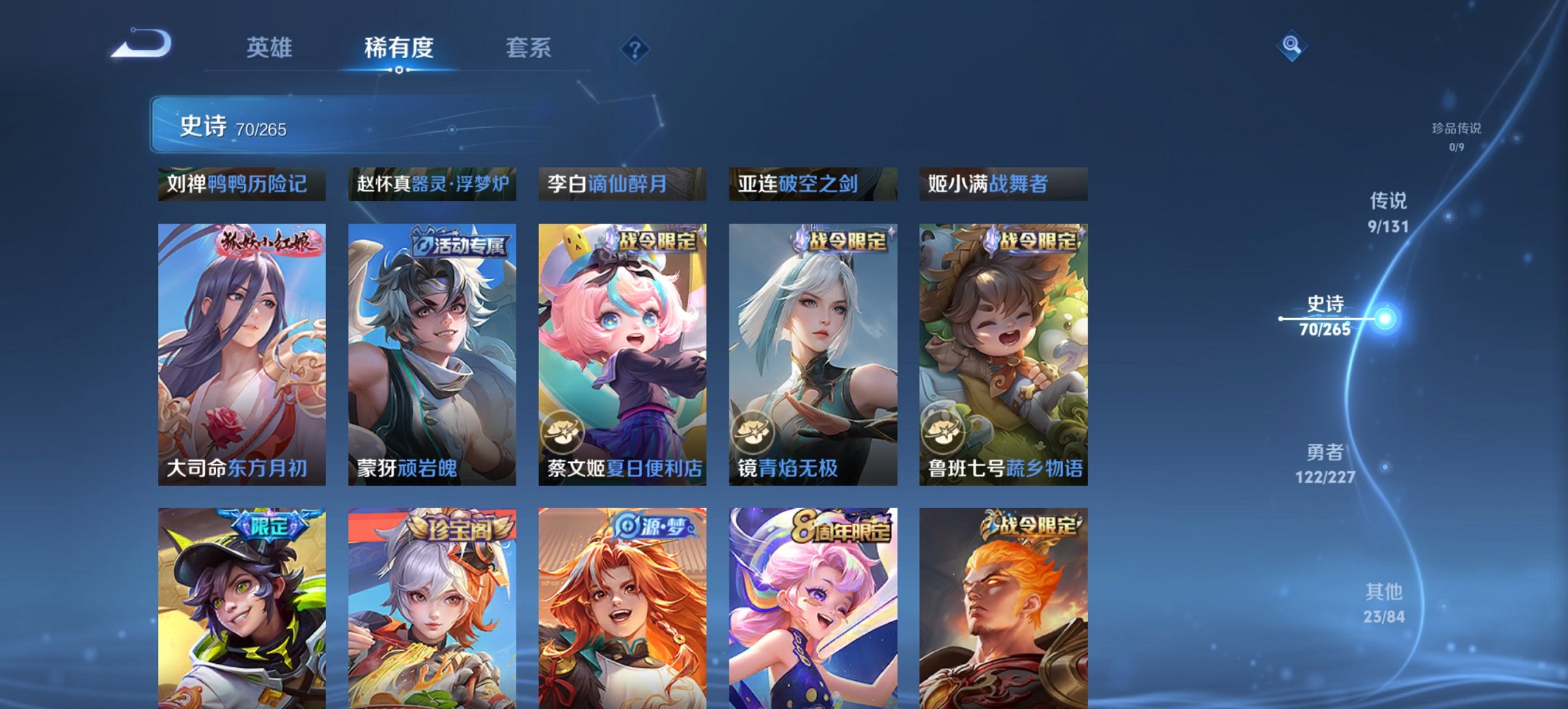Click the question mark help icon
The width and height of the screenshot is (1568, 709).
[x=634, y=48]
